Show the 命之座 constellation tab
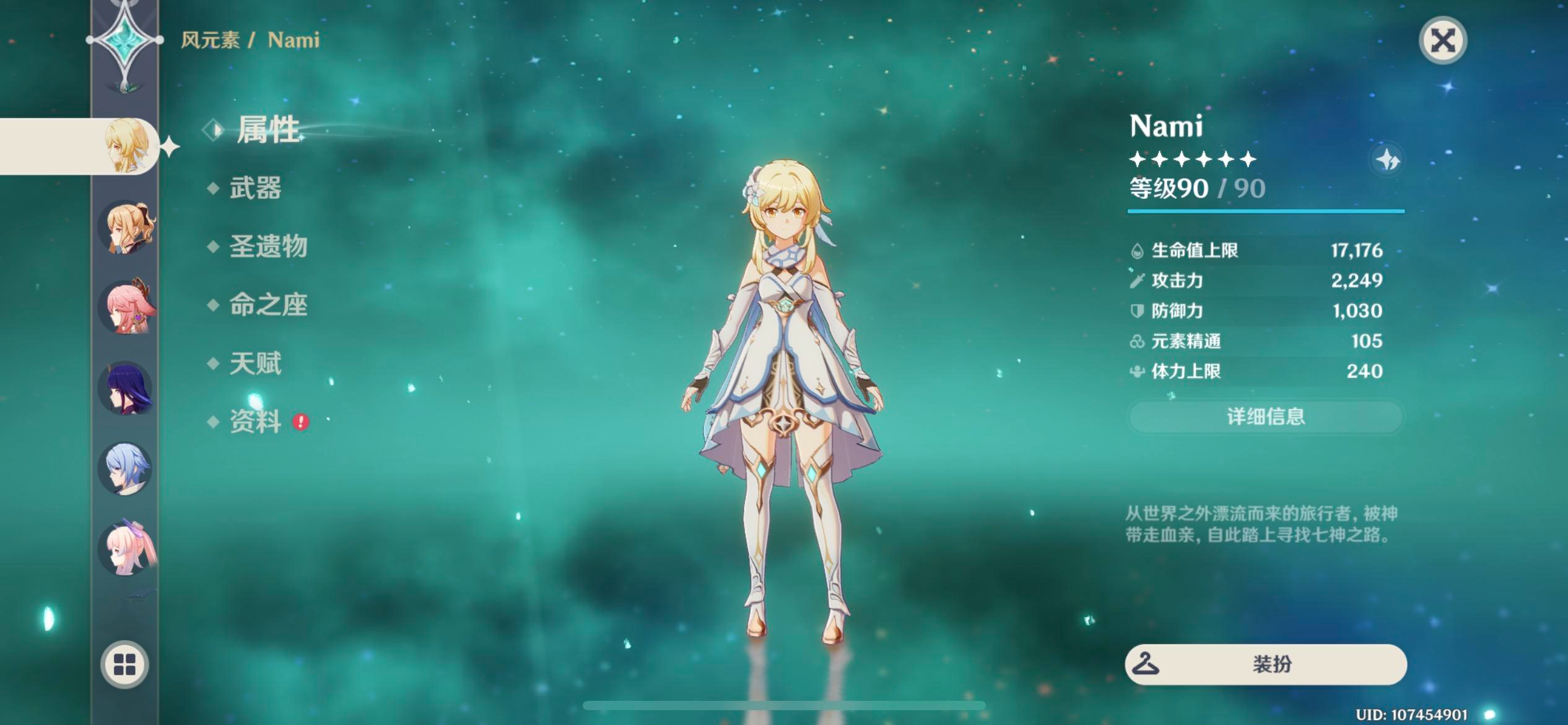 click(x=268, y=305)
